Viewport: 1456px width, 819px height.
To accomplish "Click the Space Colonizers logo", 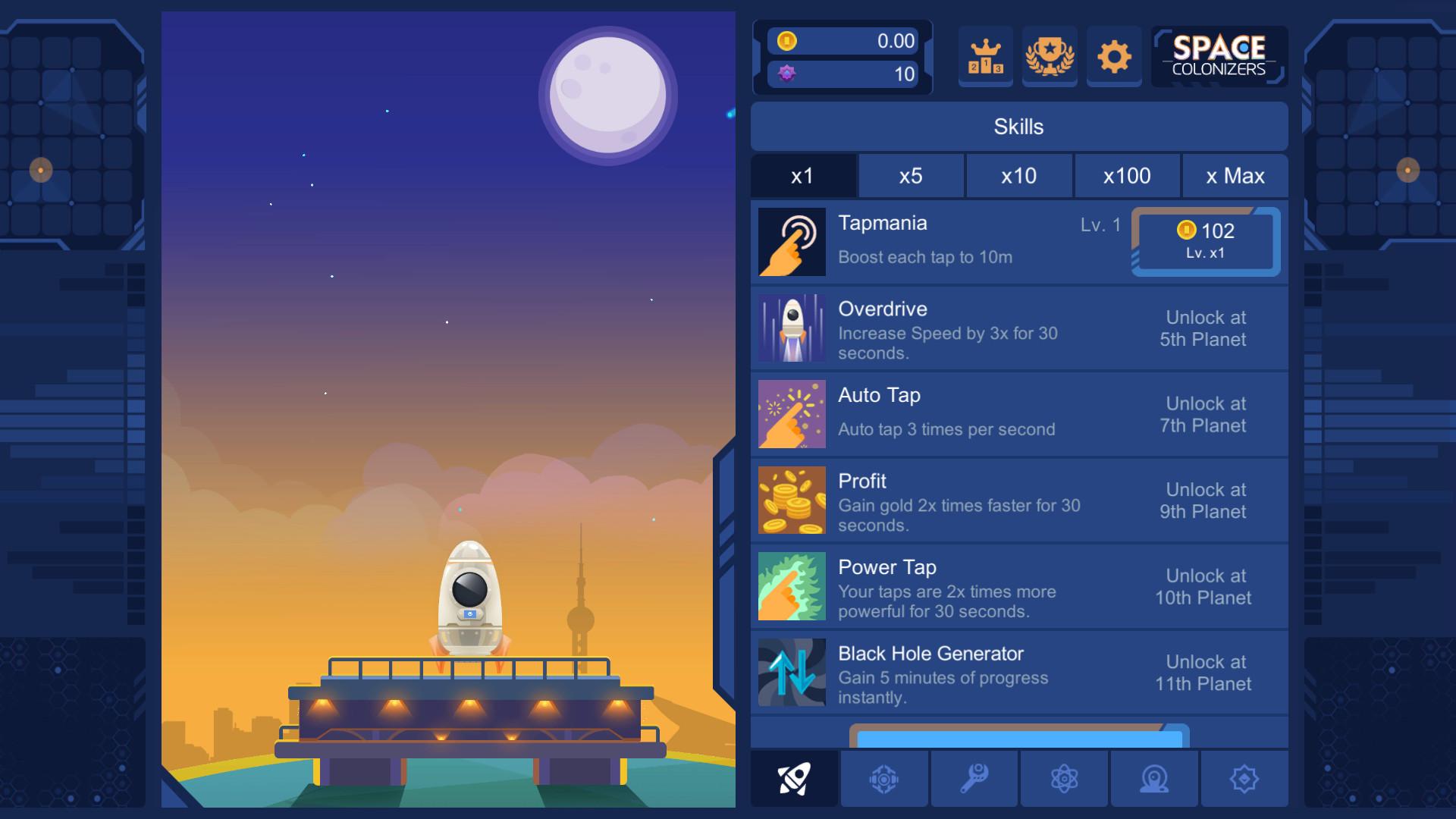I will tap(1218, 56).
